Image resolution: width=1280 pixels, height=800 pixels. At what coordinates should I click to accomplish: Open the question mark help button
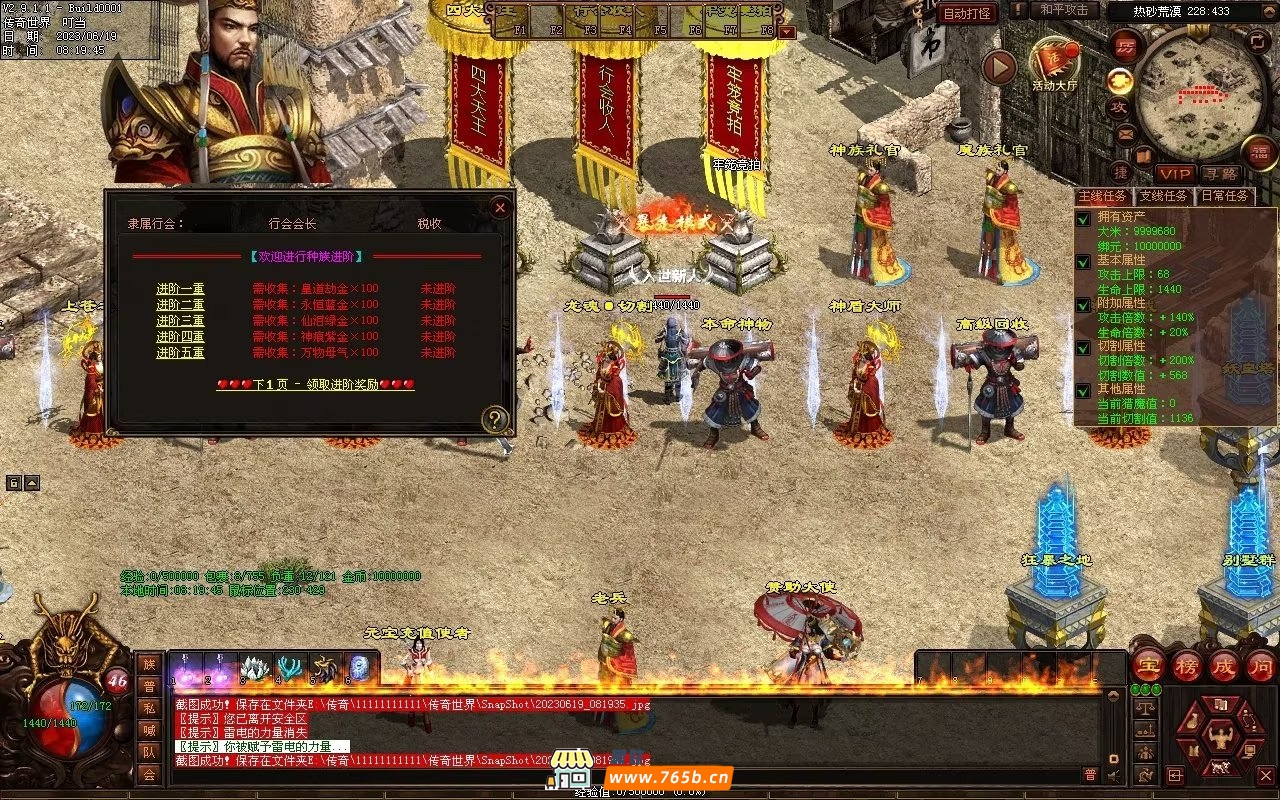tap(495, 419)
